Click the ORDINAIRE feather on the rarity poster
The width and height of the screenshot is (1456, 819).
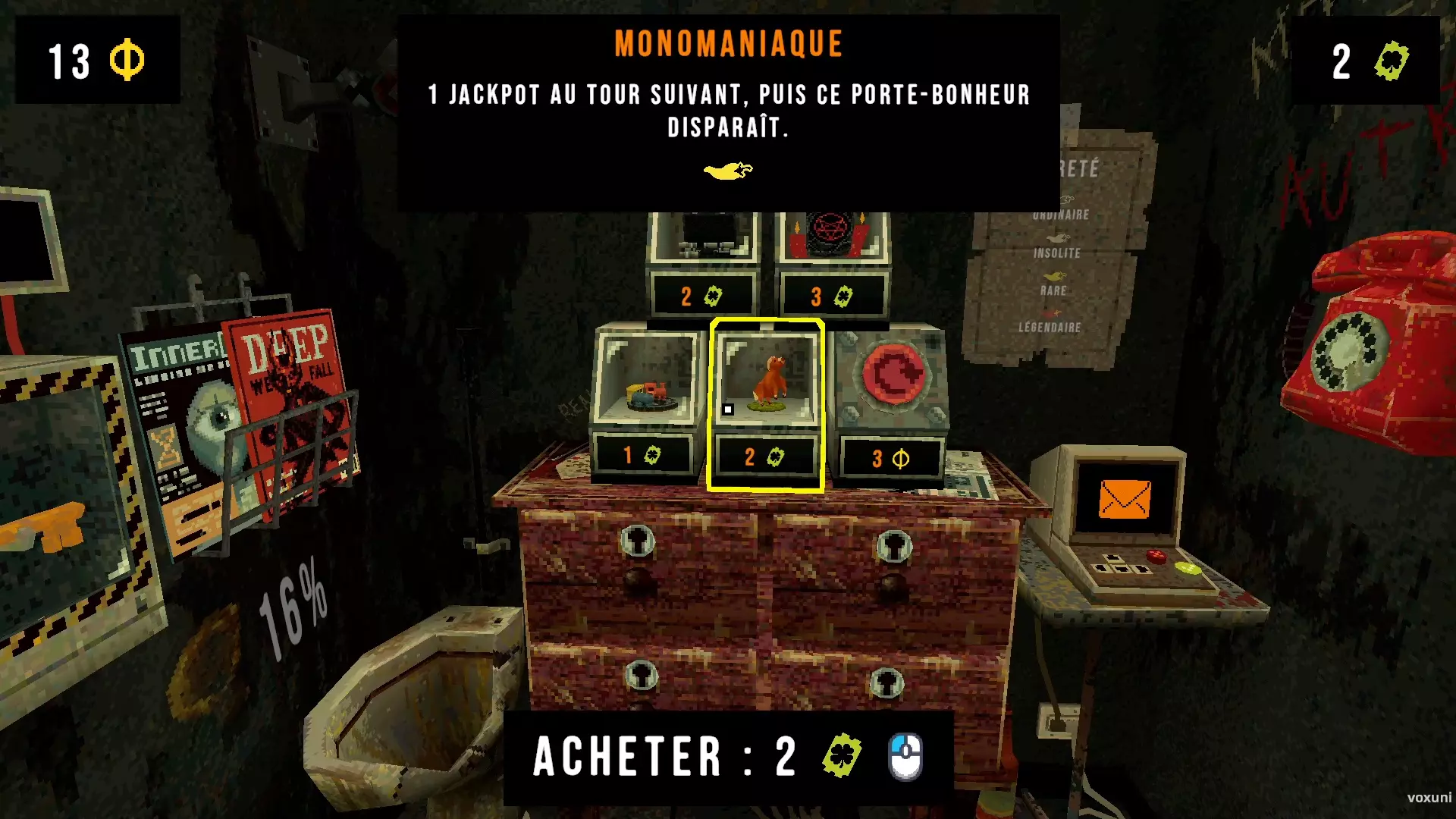[1066, 198]
